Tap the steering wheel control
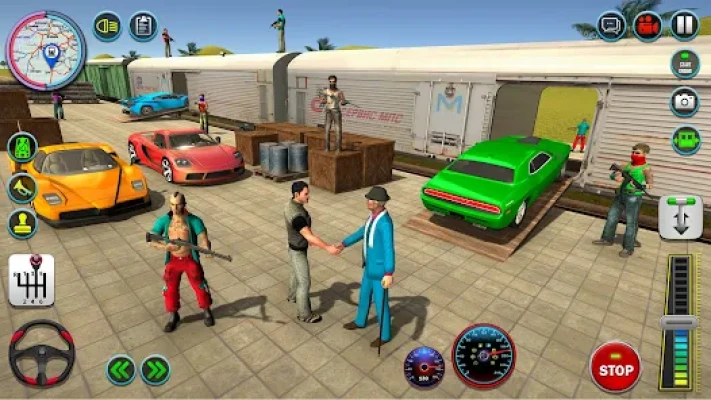This screenshot has height=400, width=711. 41,353
